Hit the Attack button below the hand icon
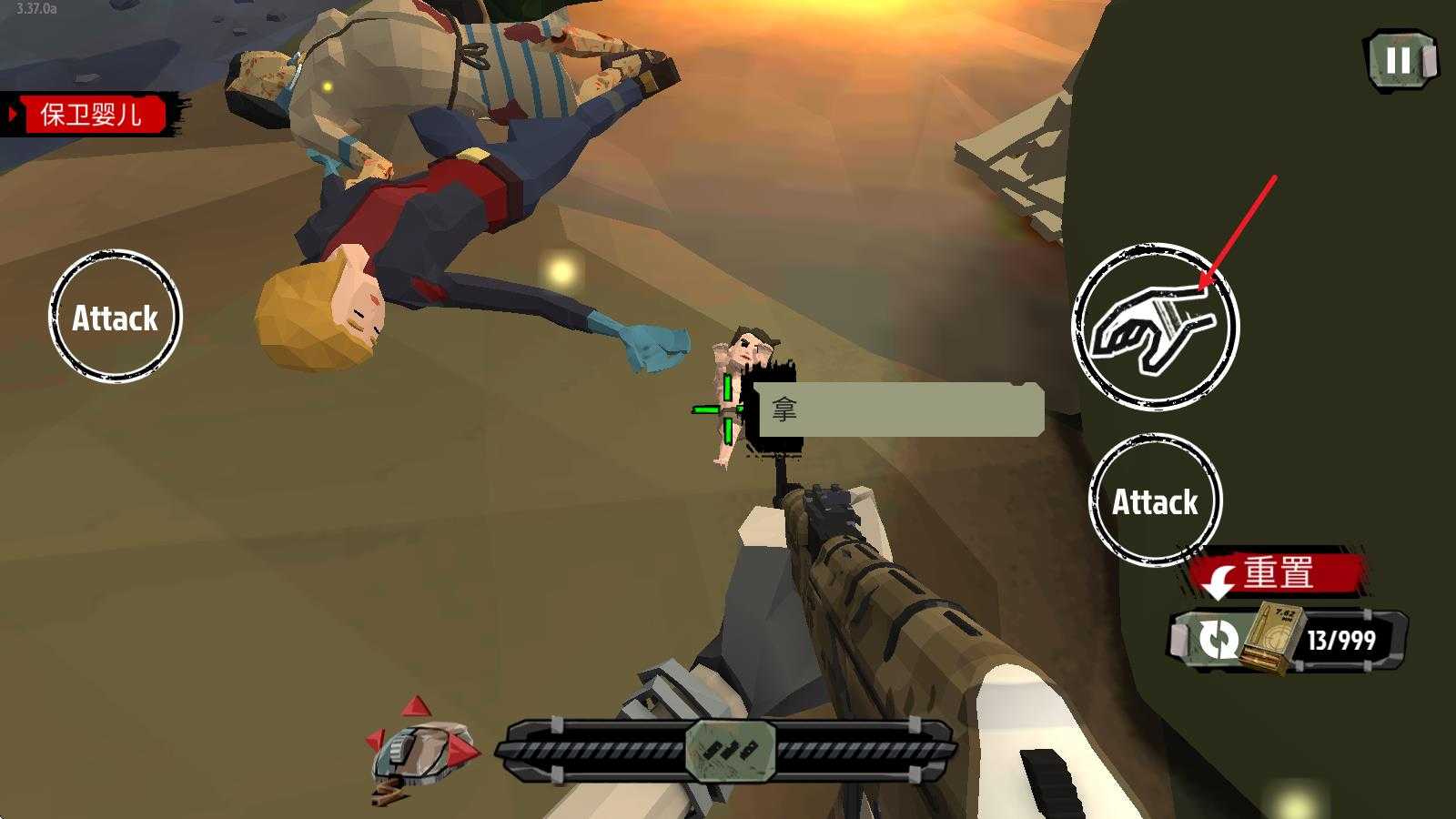1456x819 pixels. 1155,501
